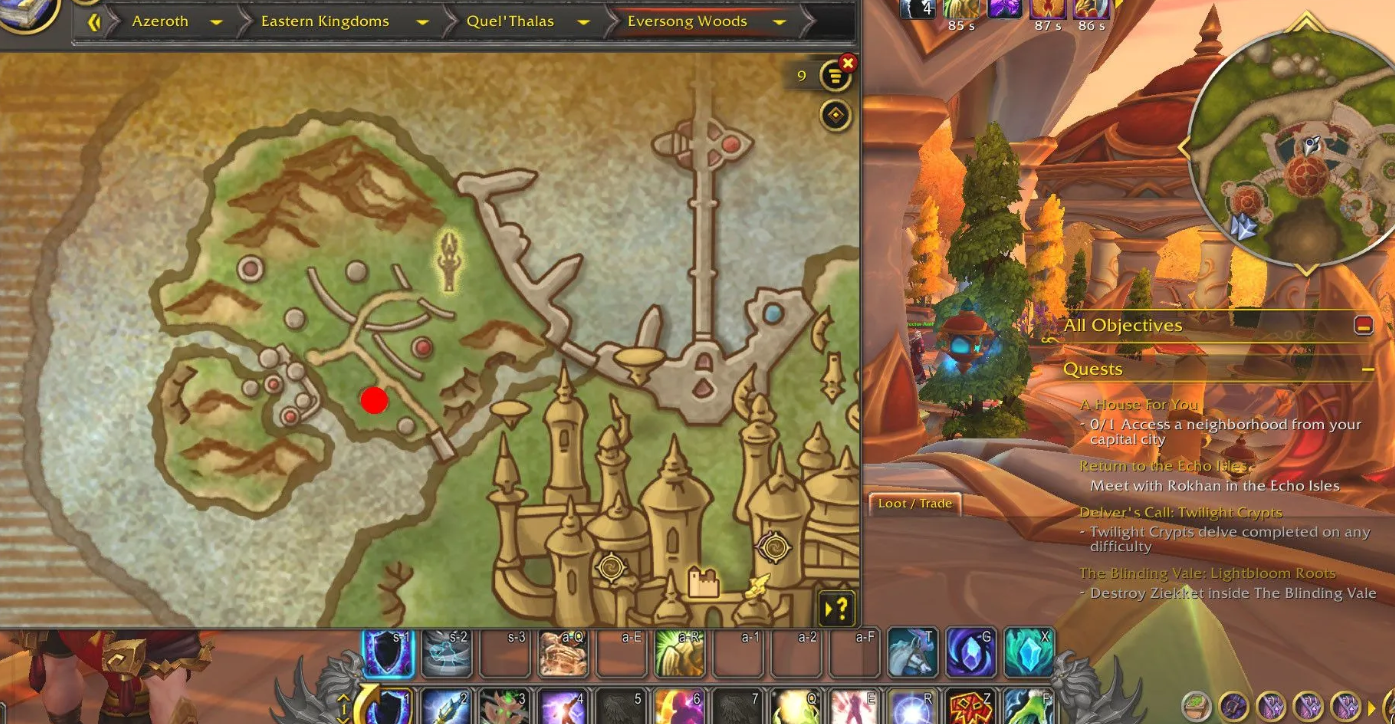Collapse the Quests section header
The width and height of the screenshot is (1395, 724).
pos(1367,370)
